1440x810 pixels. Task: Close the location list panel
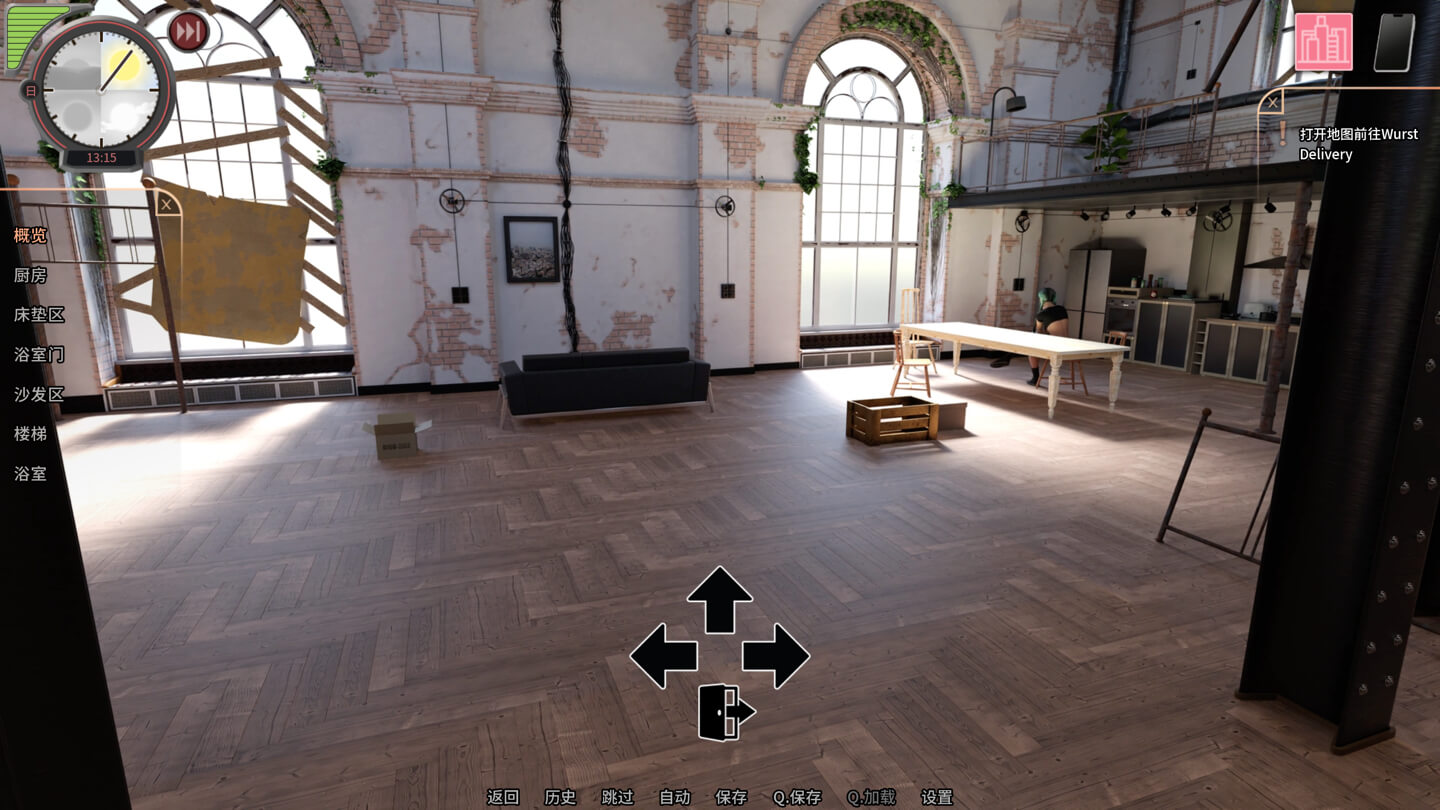point(167,205)
